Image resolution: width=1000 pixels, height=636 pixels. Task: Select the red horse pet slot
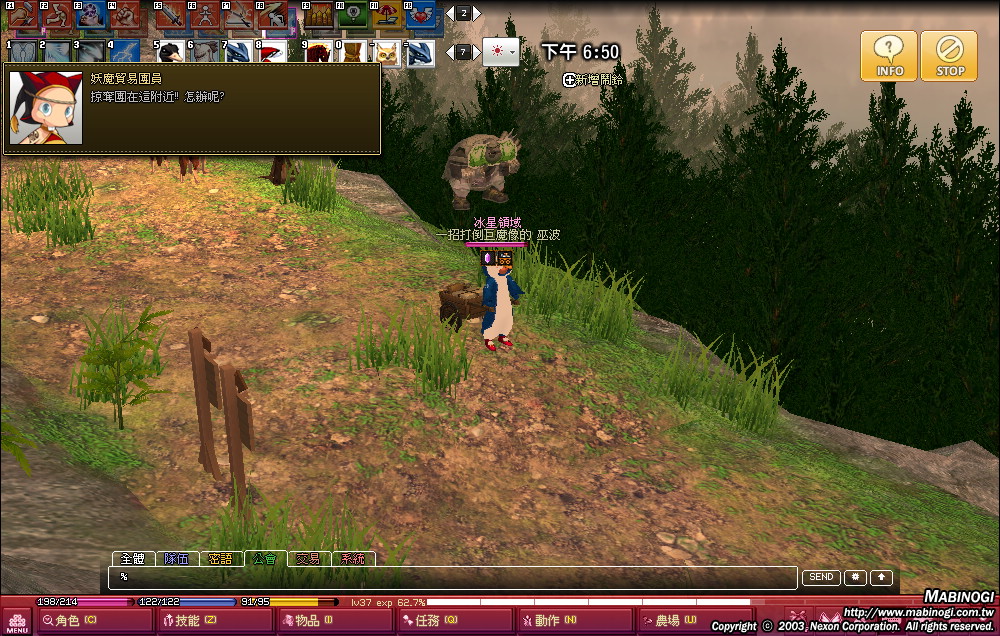[x=318, y=52]
